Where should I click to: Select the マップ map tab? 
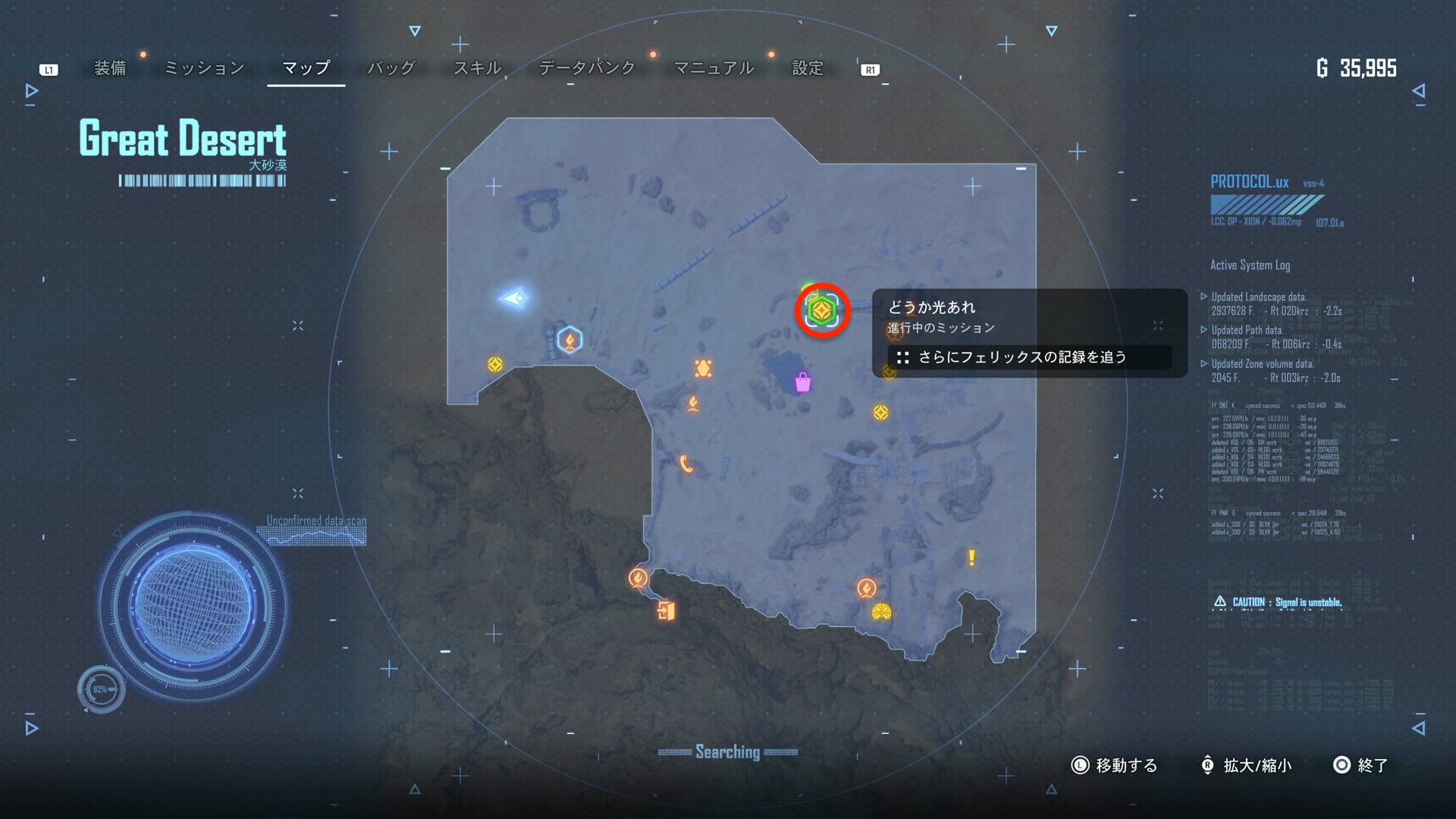tap(306, 68)
